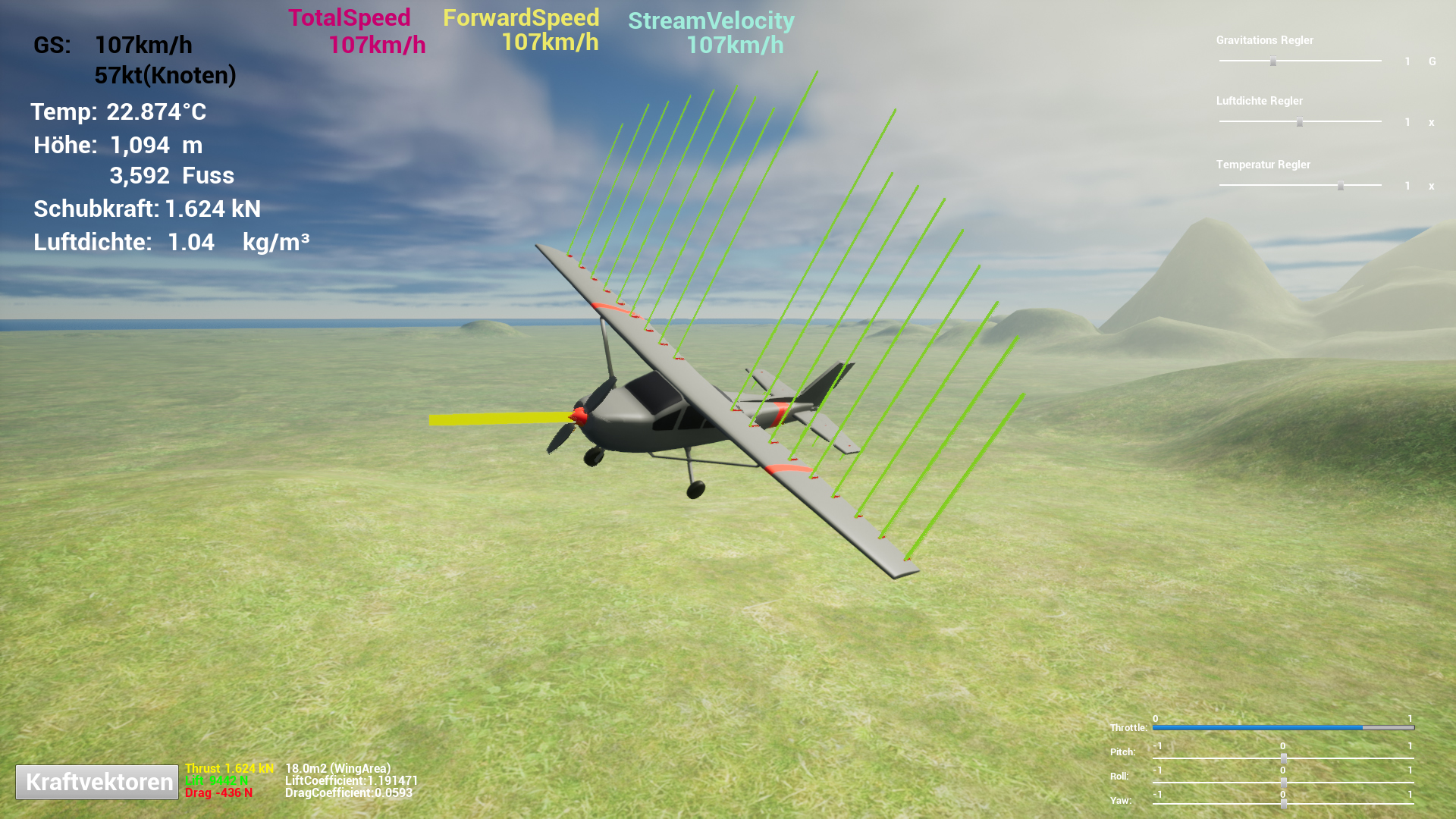Toggle the Kraftvektoren display button
Viewport: 1456px width, 819px height.
pos(96,781)
